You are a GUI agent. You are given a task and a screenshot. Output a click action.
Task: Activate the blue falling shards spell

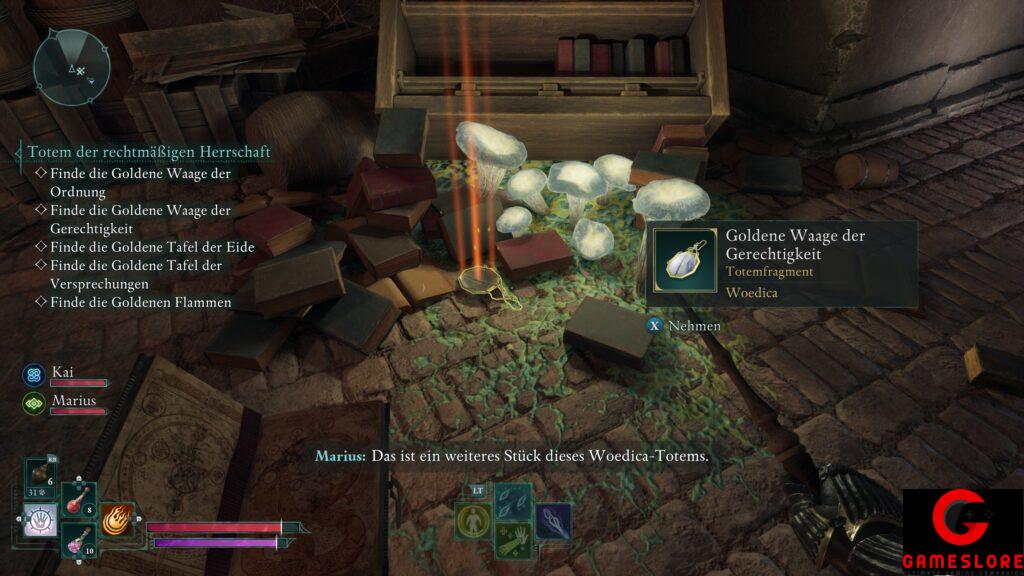click(511, 500)
